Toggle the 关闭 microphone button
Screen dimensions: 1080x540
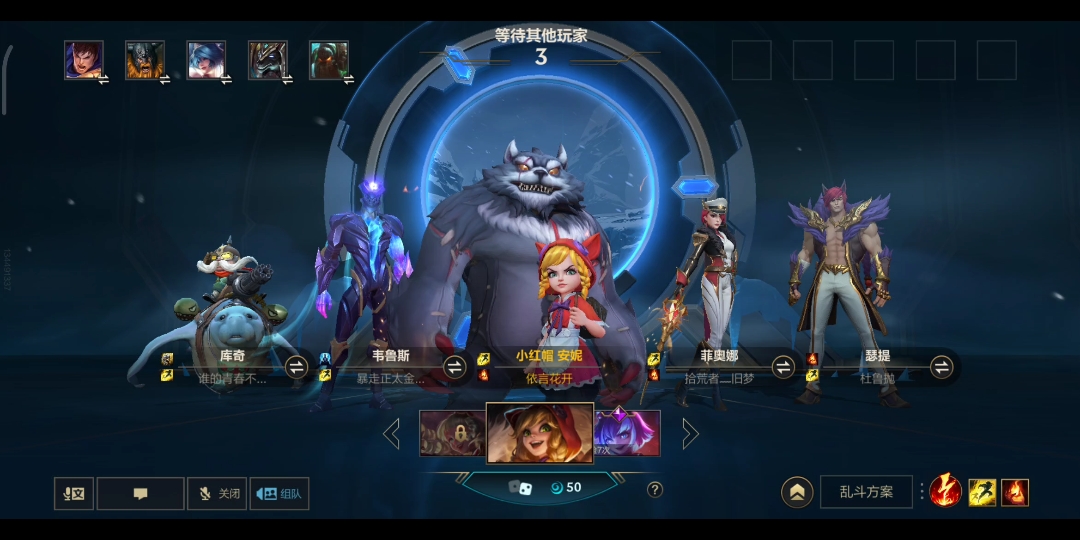point(217,493)
